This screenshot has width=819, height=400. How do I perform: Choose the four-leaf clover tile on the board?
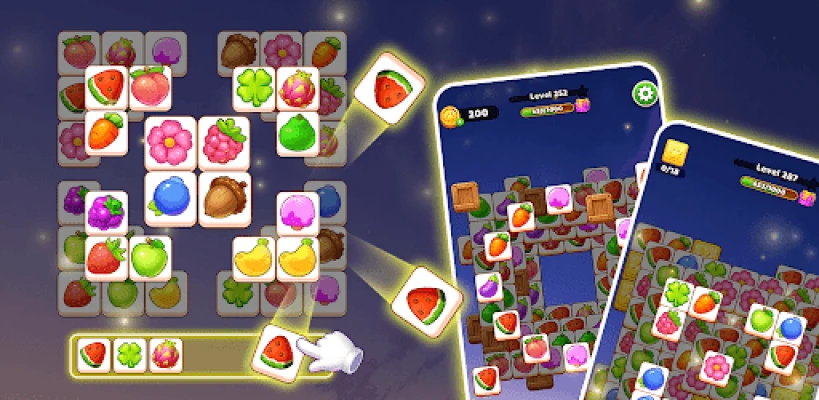[254, 87]
